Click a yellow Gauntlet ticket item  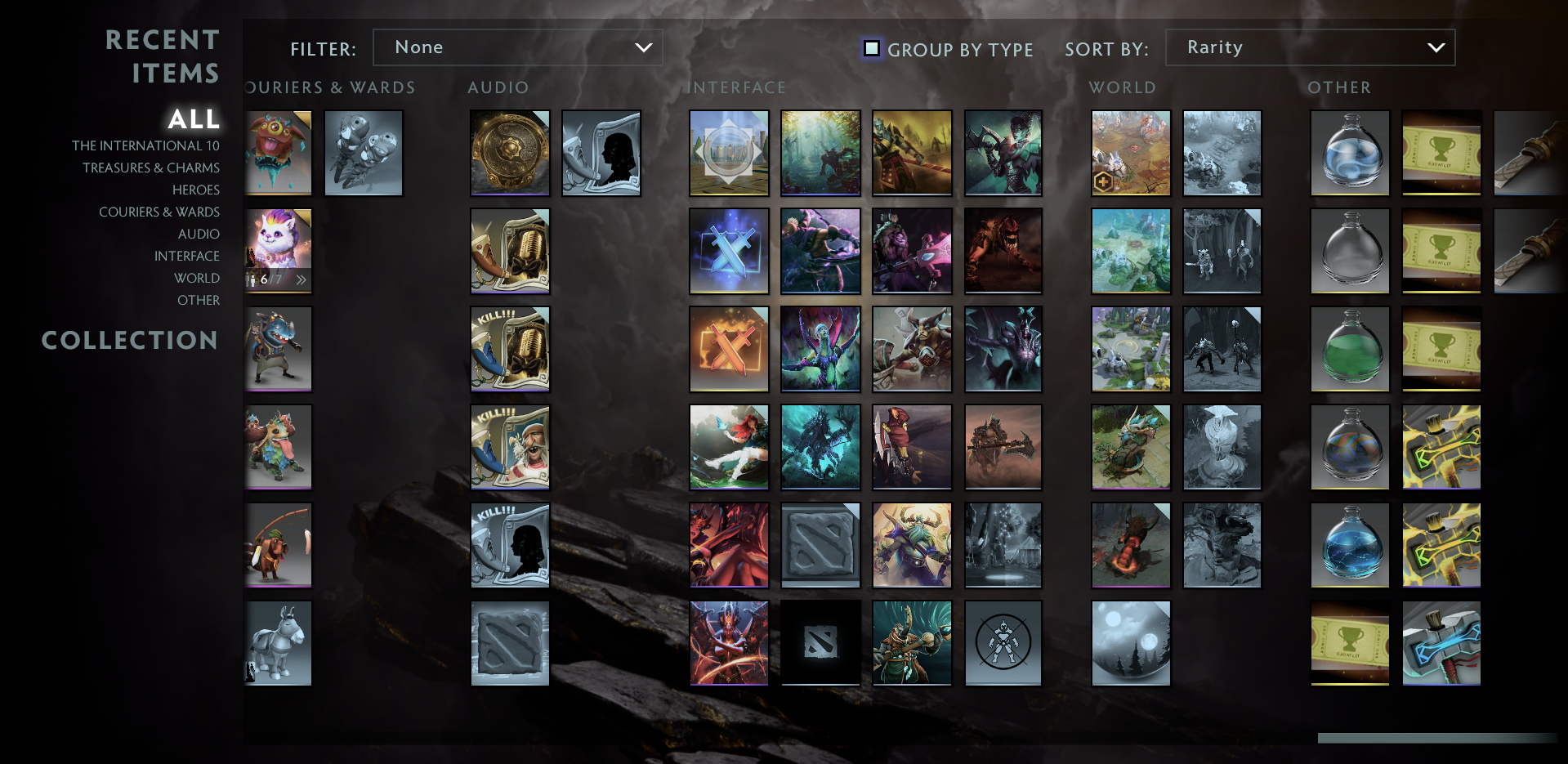1441,153
